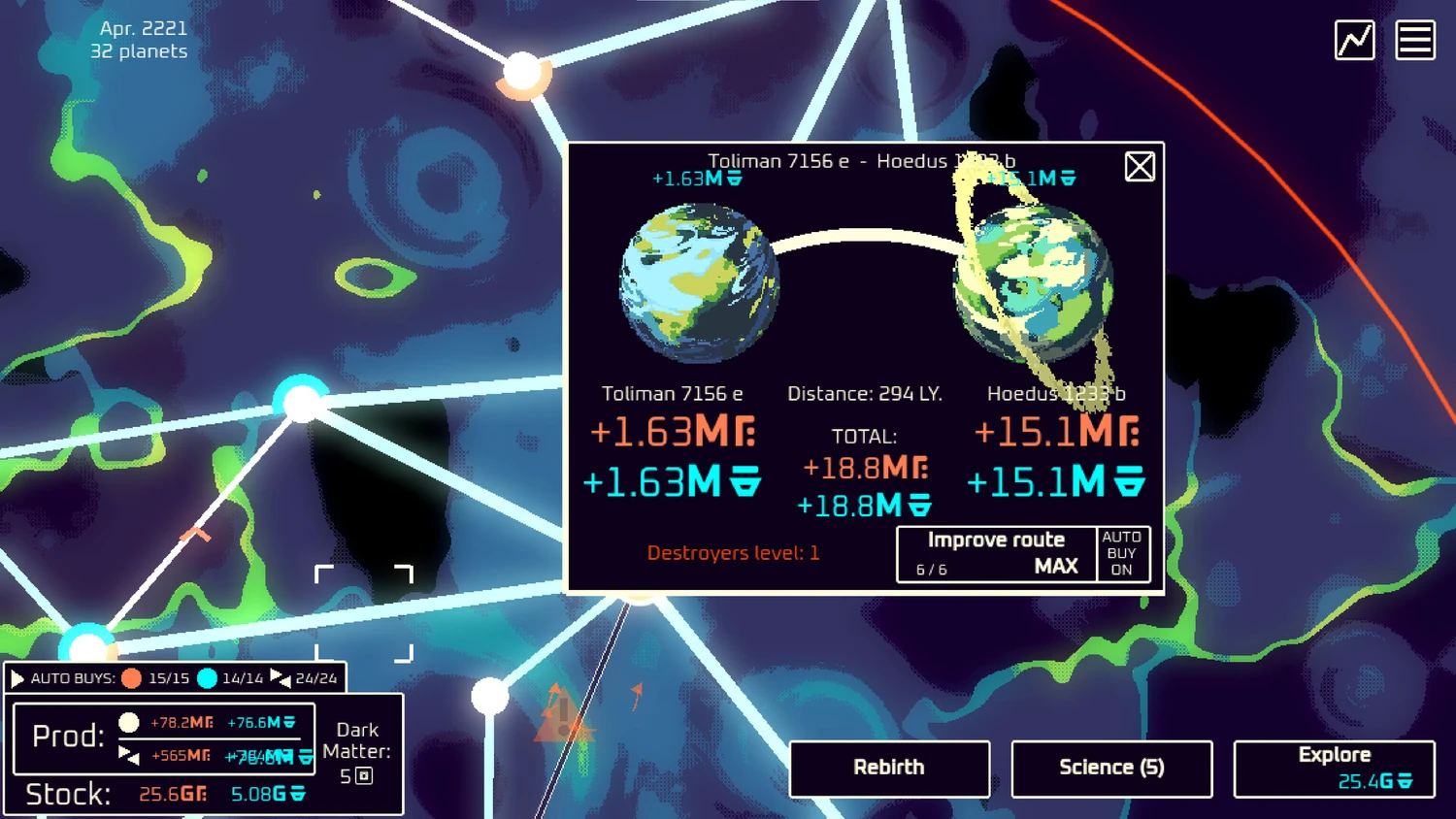
Task: Open the hamburger main menu
Action: 1414,41
